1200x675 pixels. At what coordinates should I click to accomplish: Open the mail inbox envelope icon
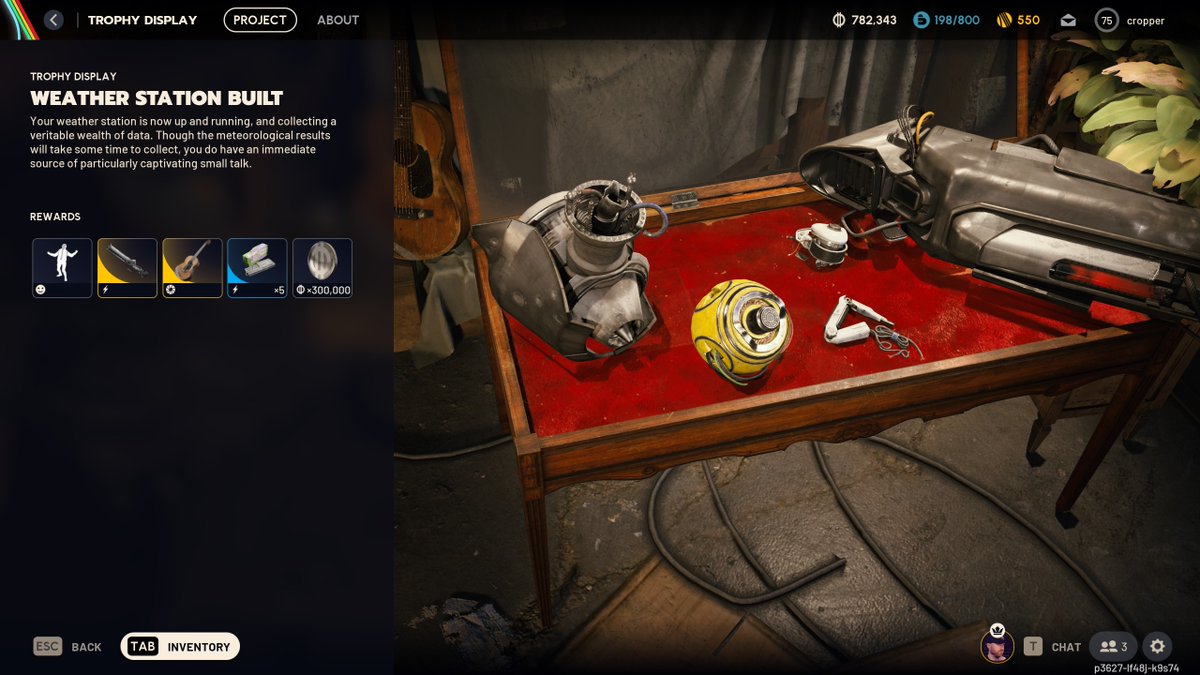(1067, 20)
